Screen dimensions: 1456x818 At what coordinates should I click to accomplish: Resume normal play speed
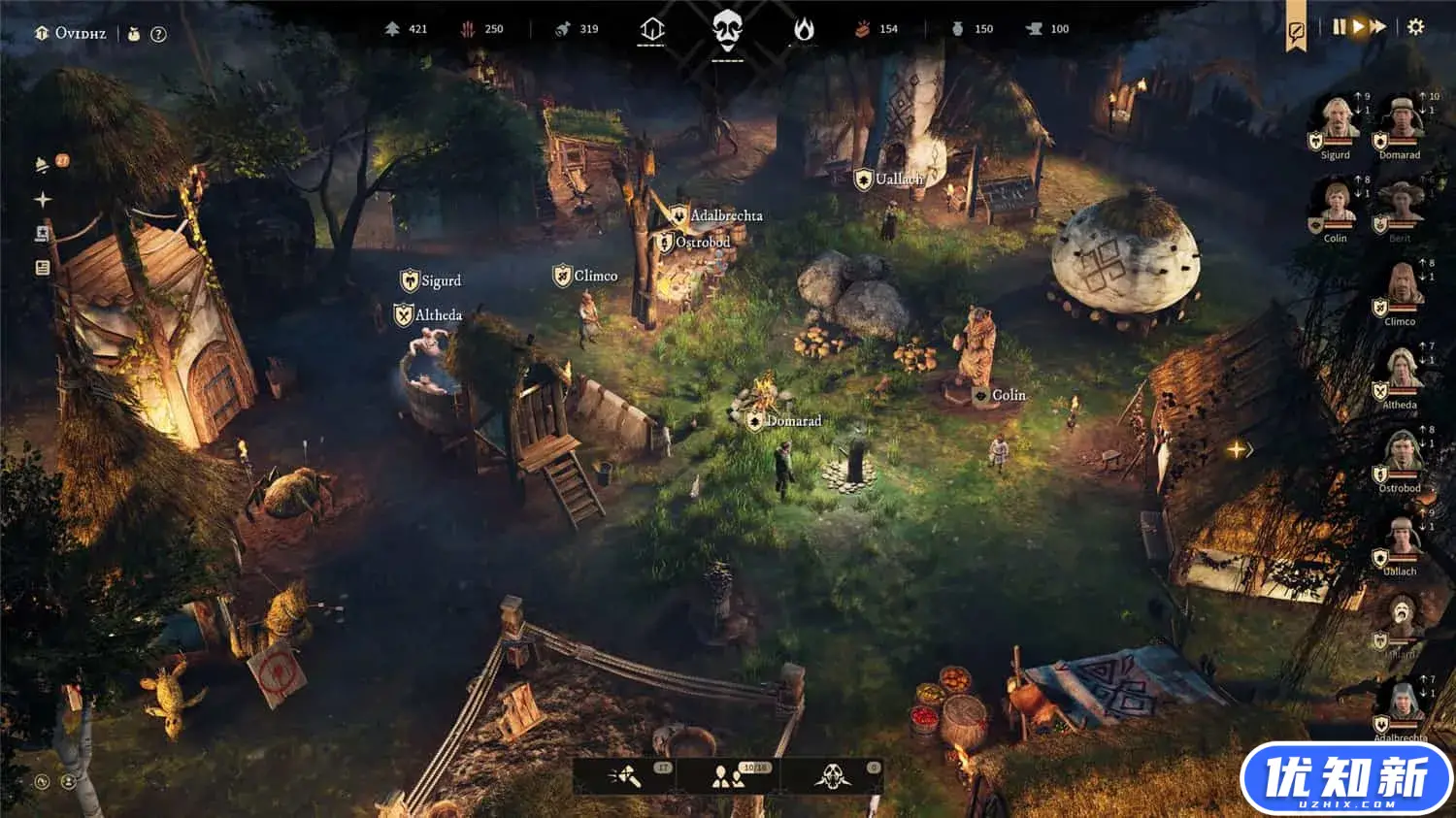pyautogui.click(x=1358, y=27)
